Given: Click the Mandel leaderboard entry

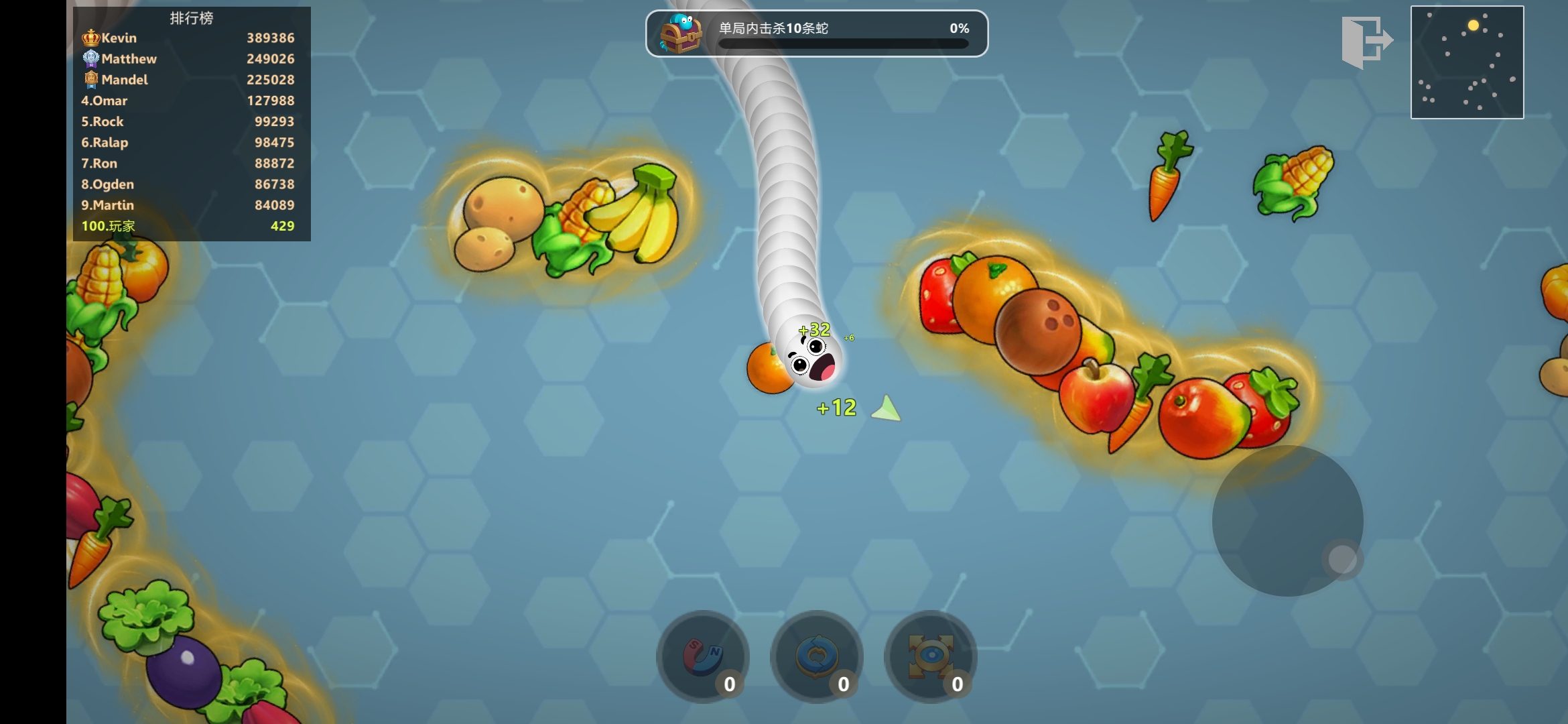Looking at the screenshot, I should 191,80.
